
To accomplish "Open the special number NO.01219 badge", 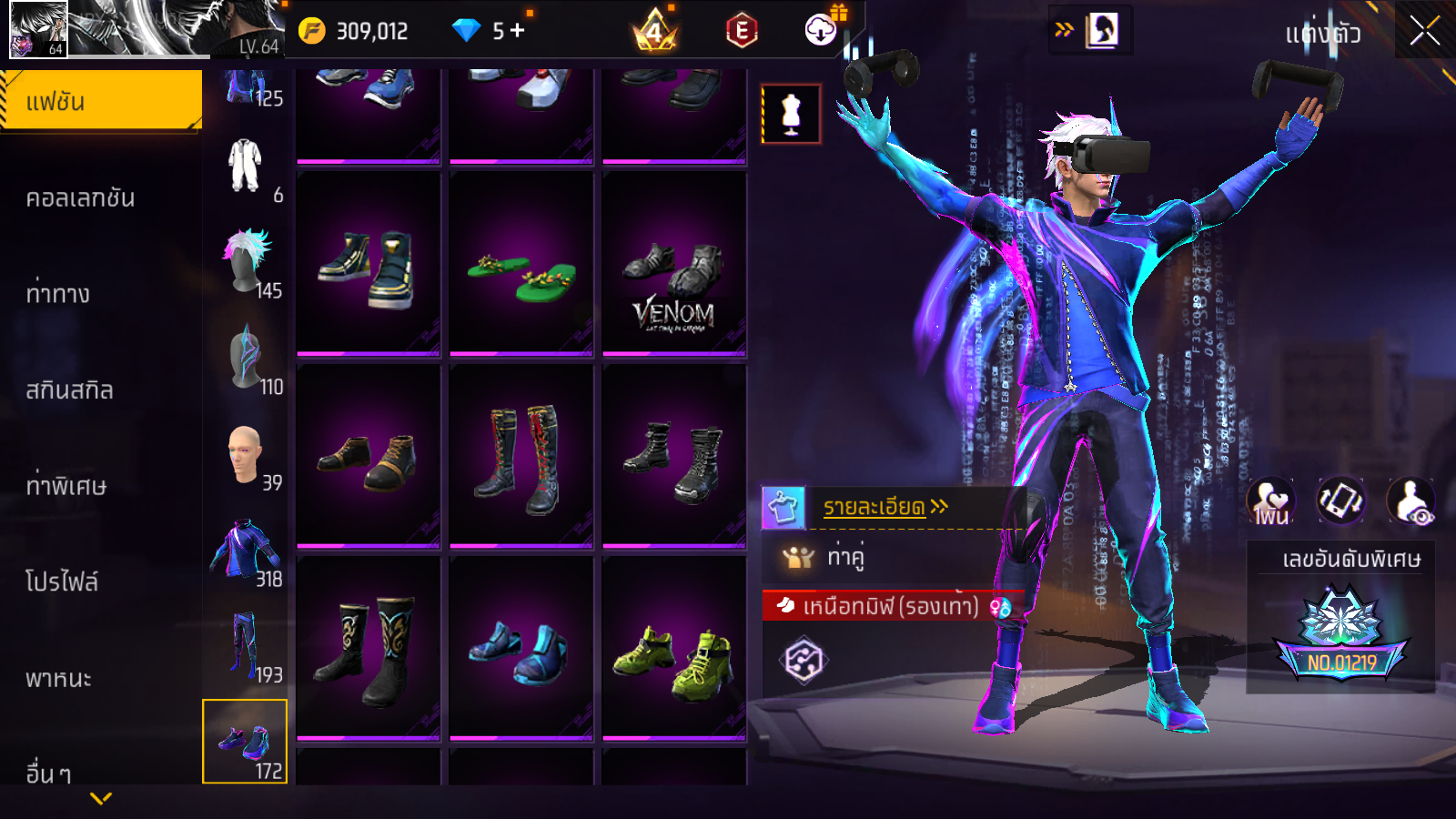I will [x=1341, y=637].
